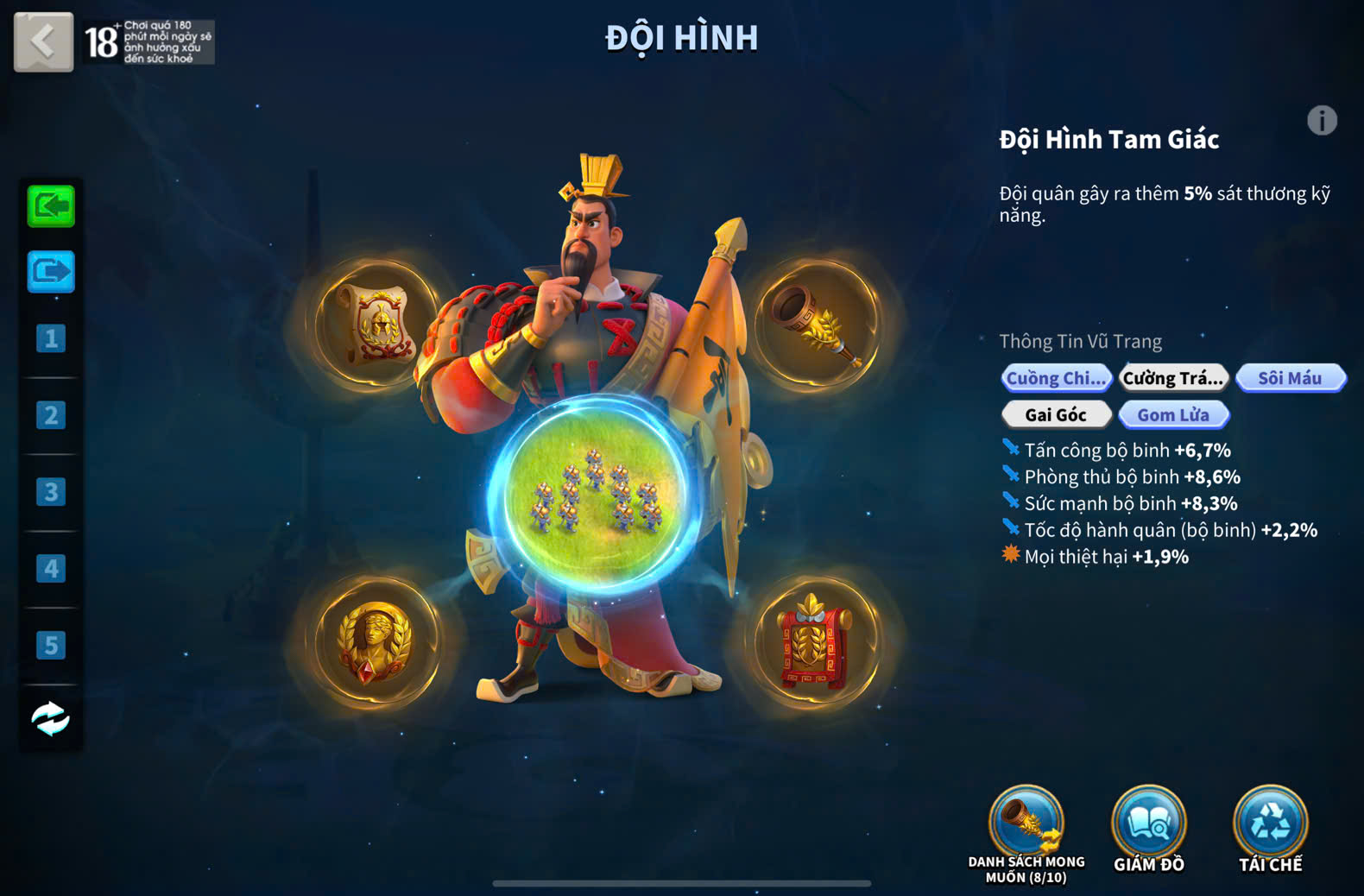Go back using the arrow button

coord(43,41)
